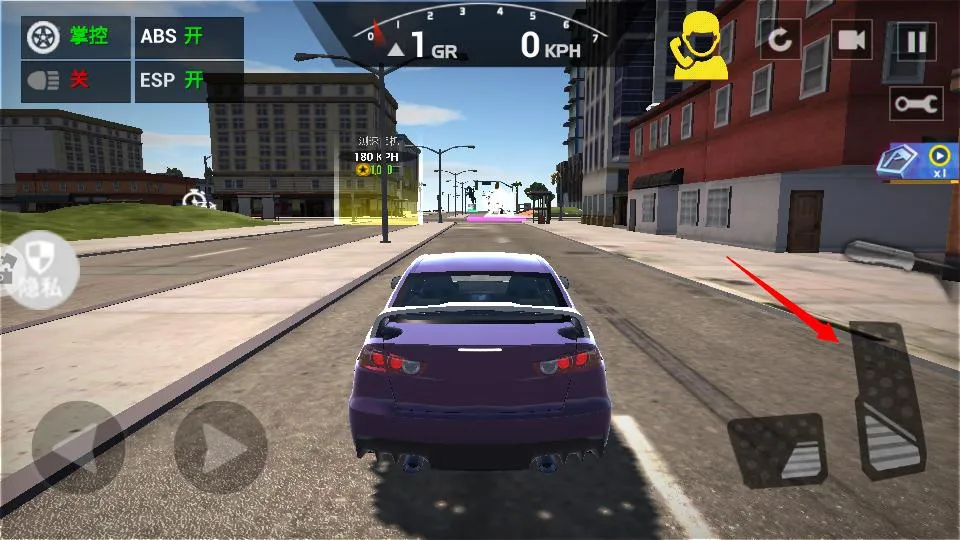Steer left with the left arrow button
Viewport: 960px width, 540px height.
(x=78, y=446)
